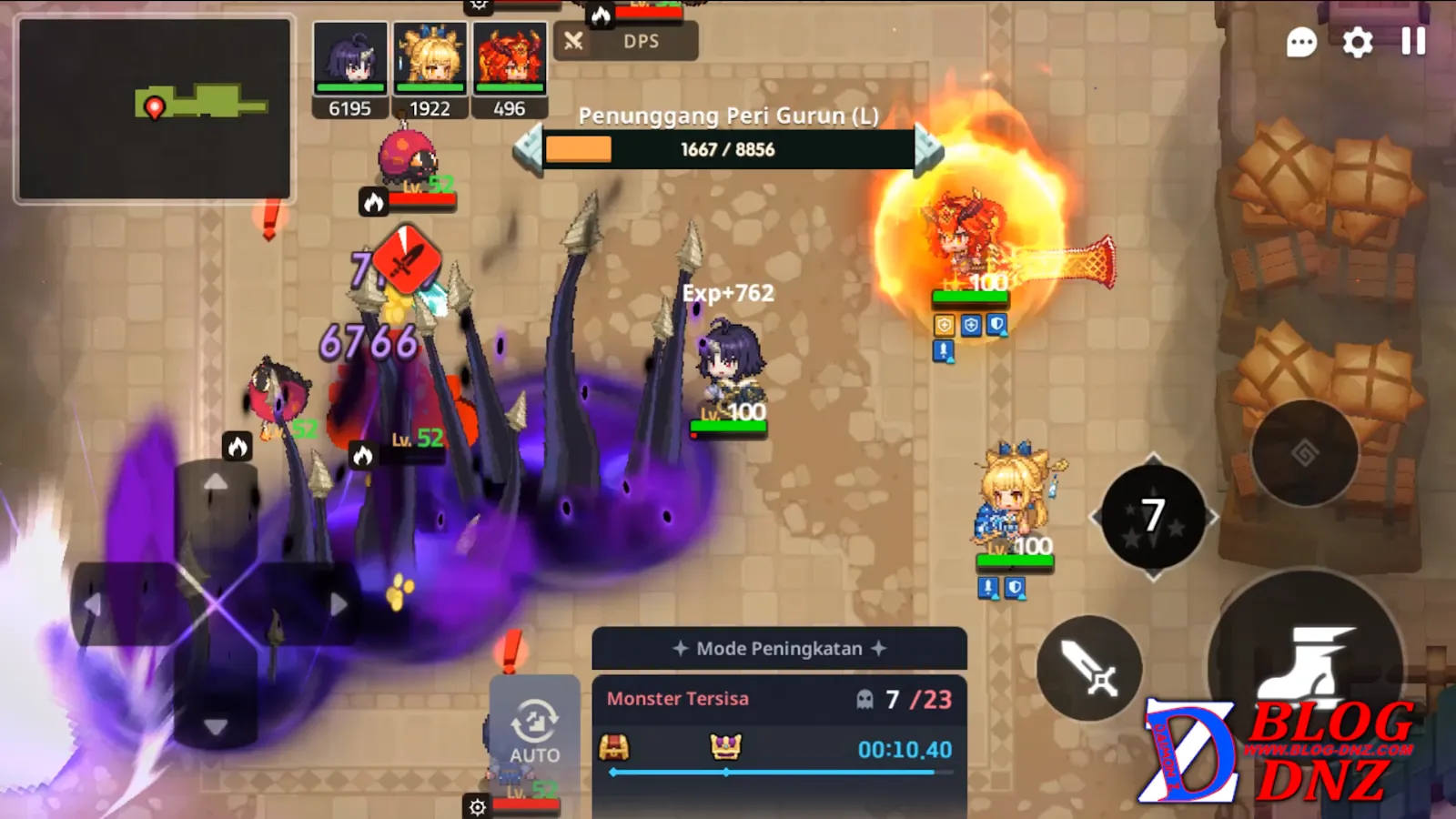
Task: Move down with the d-pad arrow
Action: [x=216, y=726]
